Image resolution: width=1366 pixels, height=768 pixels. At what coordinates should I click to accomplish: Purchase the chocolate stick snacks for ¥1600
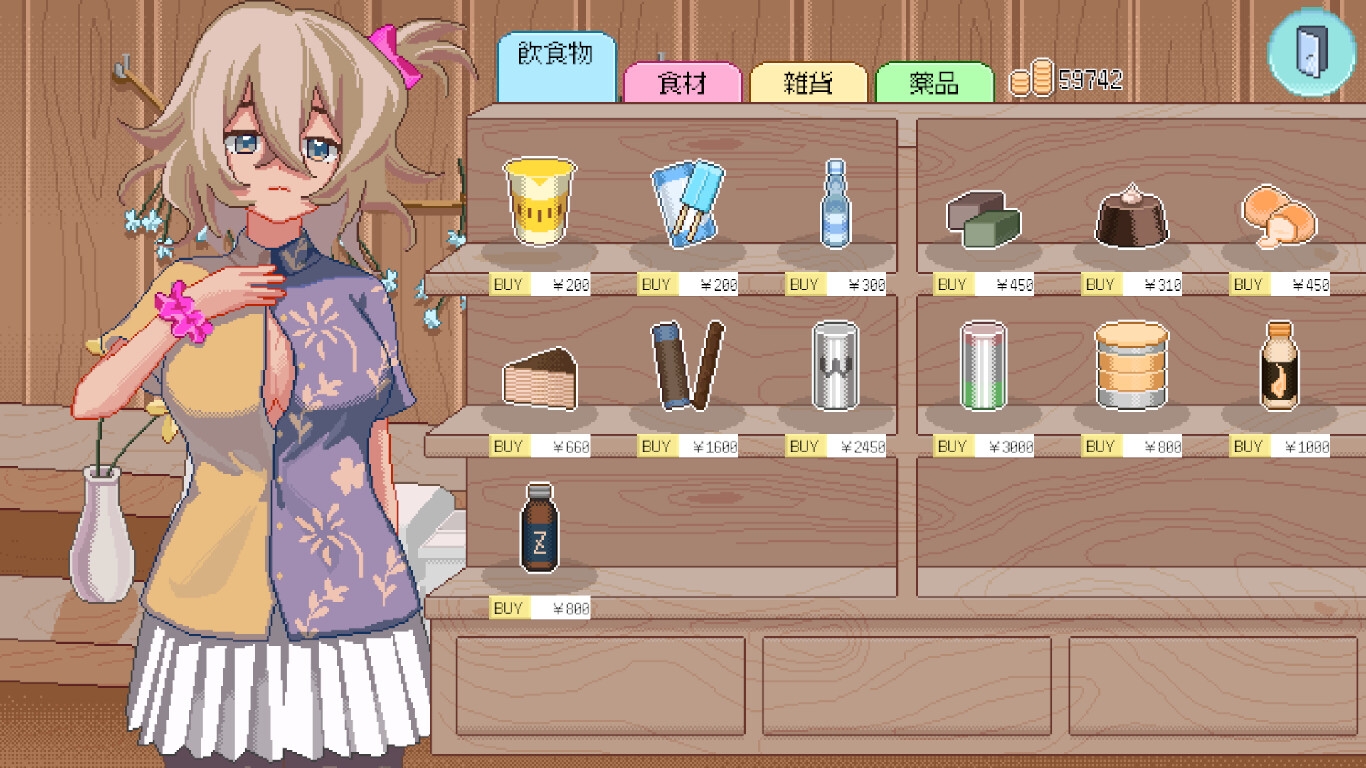656,447
